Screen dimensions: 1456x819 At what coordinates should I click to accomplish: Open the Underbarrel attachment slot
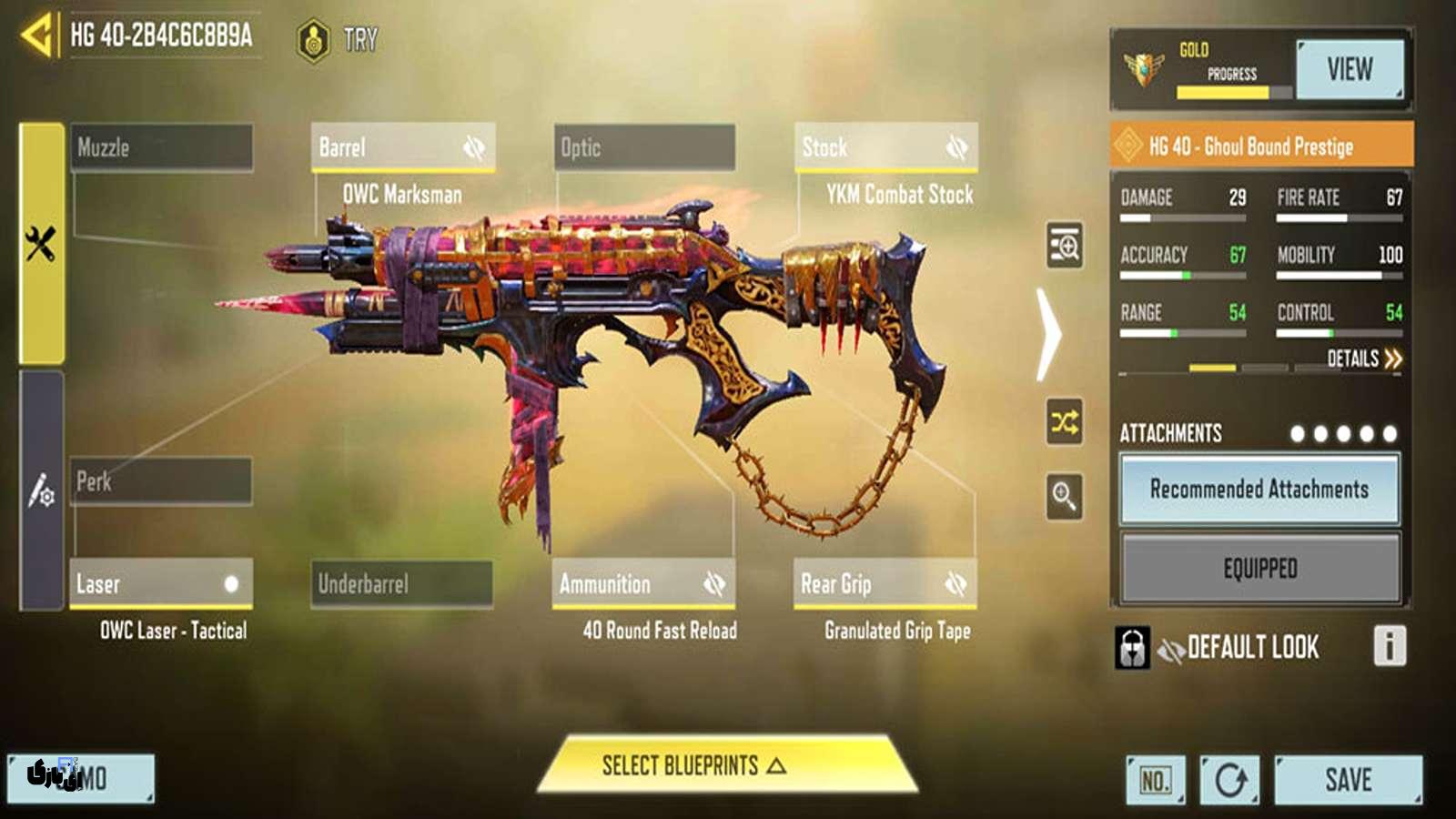(401, 584)
